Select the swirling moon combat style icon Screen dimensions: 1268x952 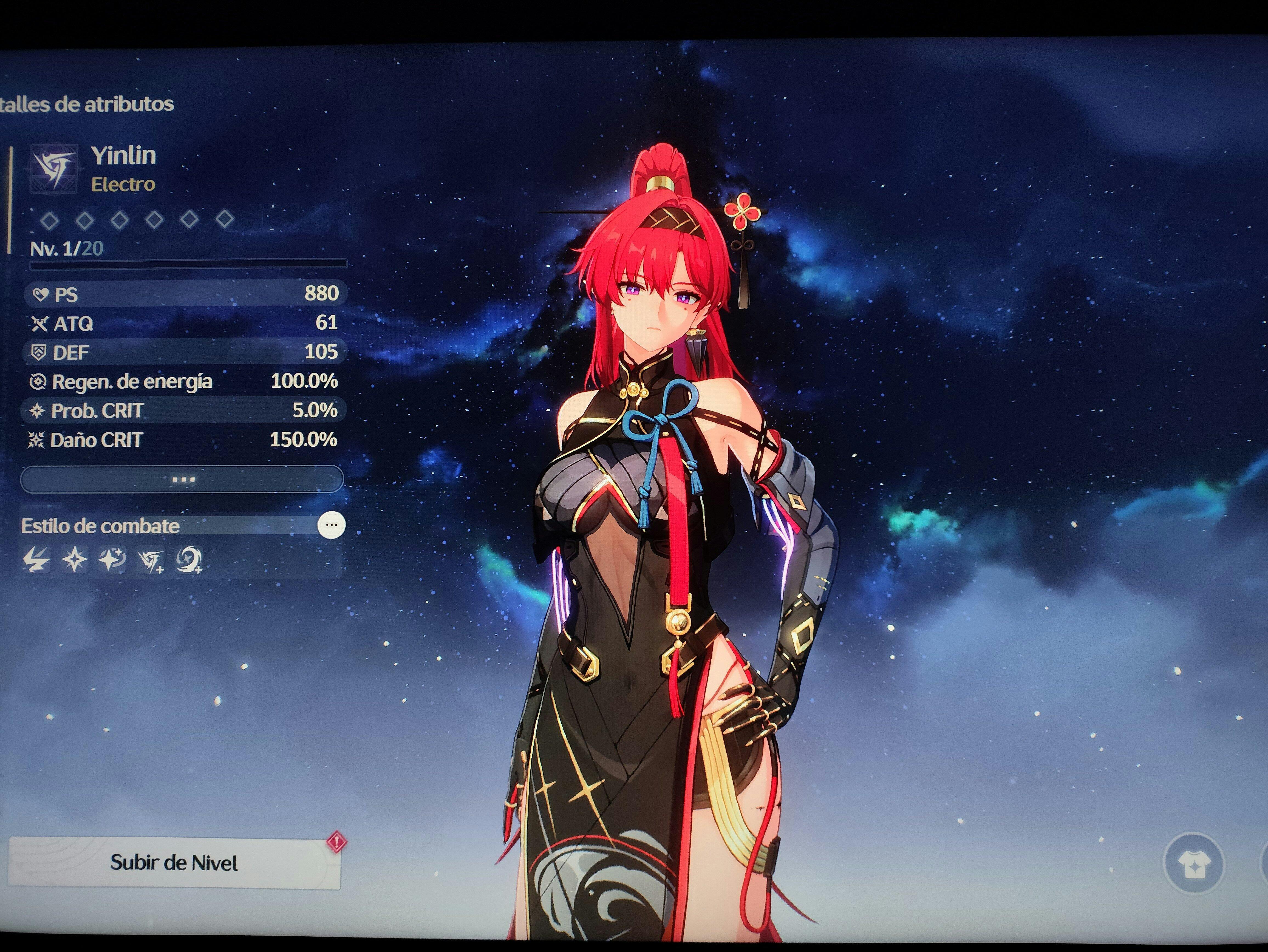point(189,560)
